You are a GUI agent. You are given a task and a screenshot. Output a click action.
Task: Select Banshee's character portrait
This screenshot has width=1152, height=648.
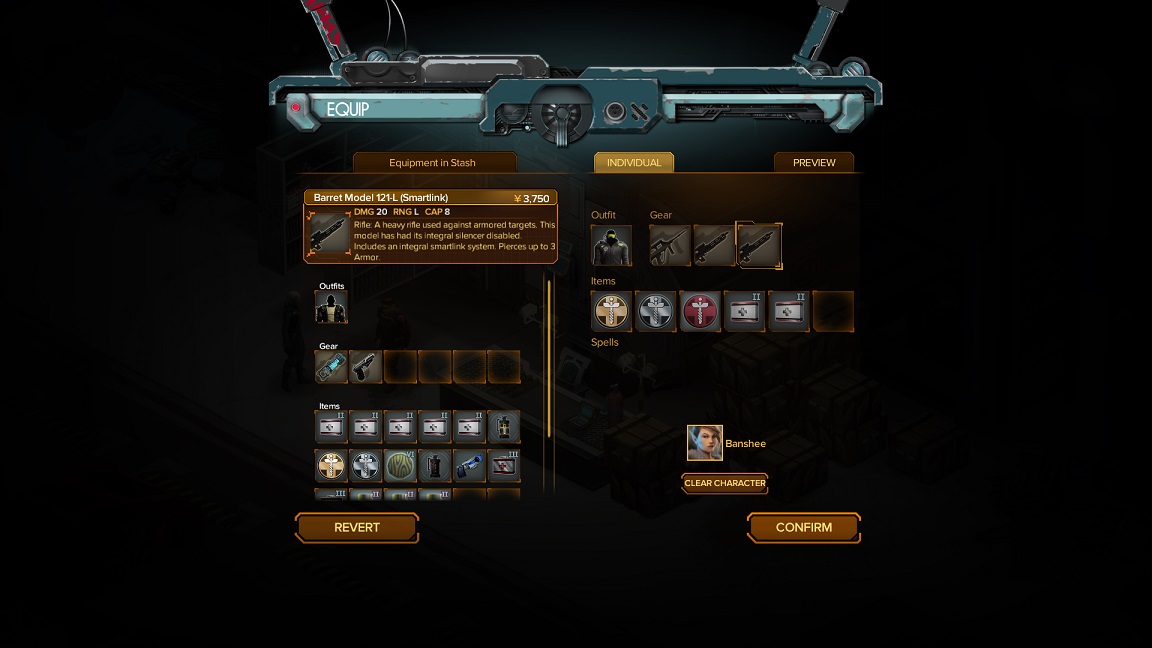pyautogui.click(x=705, y=443)
